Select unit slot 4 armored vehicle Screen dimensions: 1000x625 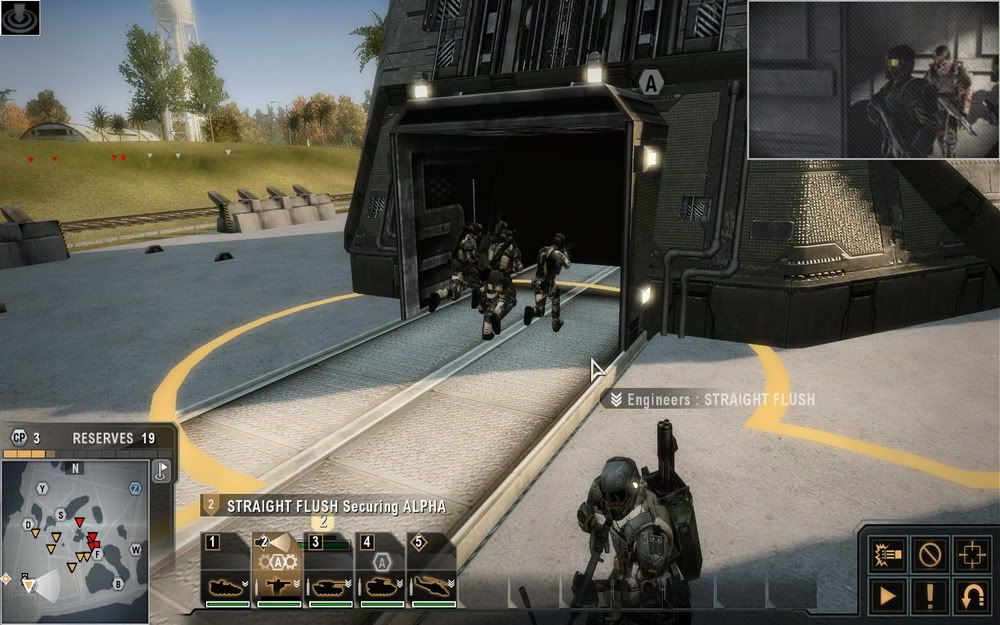(381, 573)
